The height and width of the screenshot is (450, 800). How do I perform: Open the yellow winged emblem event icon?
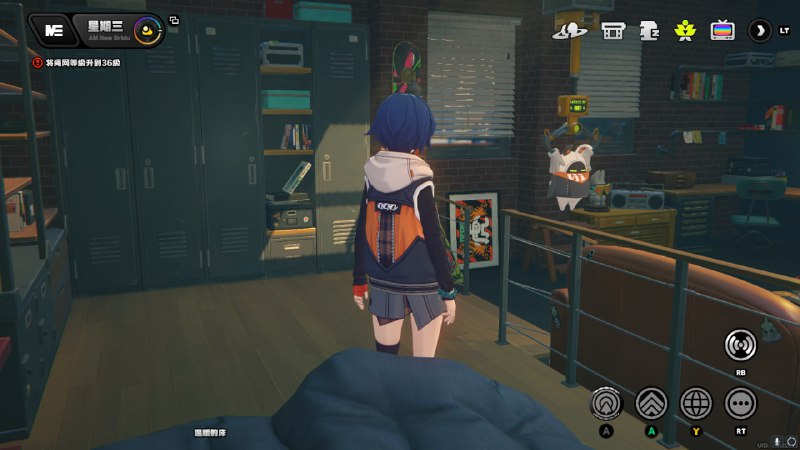[x=685, y=30]
